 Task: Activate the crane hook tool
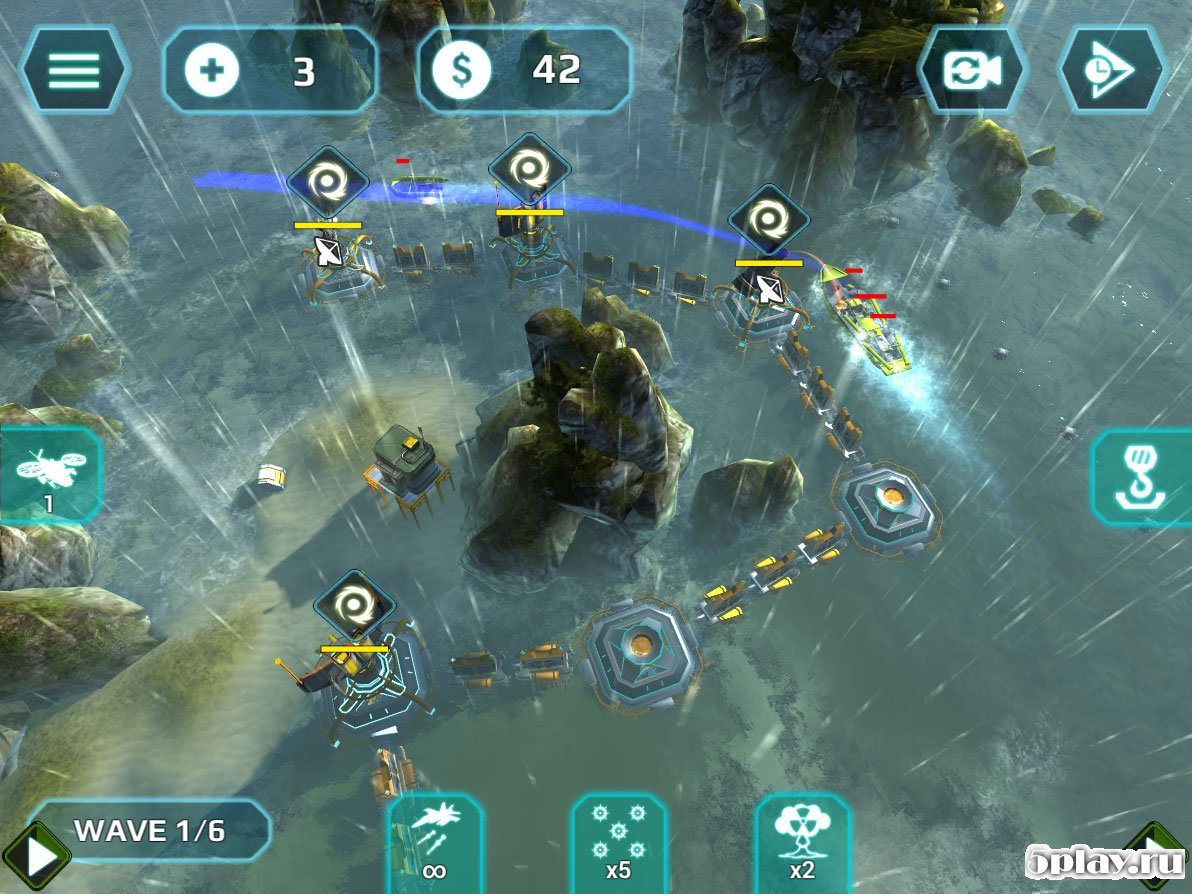point(1142,478)
